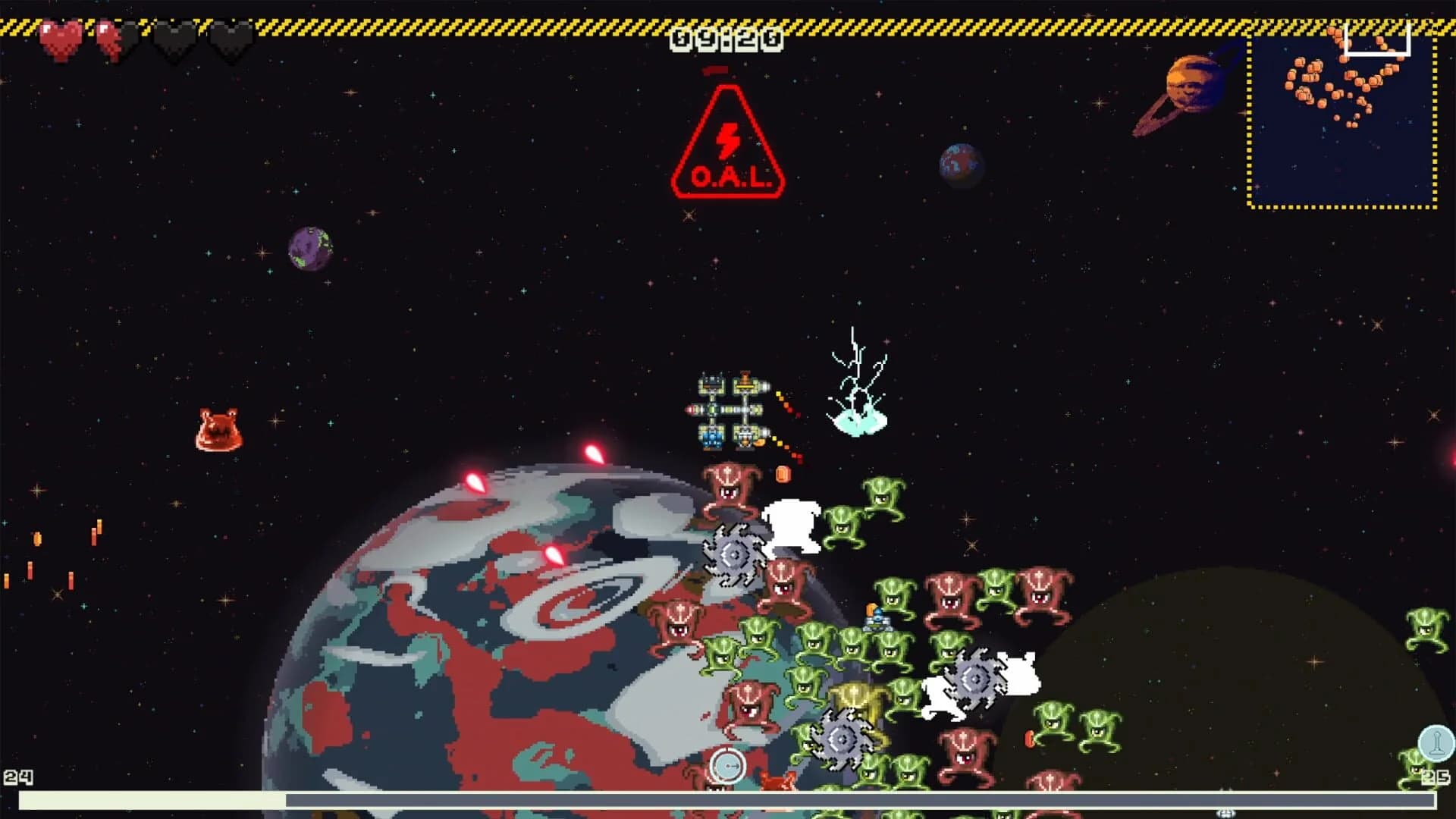Click the small blue Earth-like planet
Viewport: 1456px width, 819px height.
coord(959,162)
